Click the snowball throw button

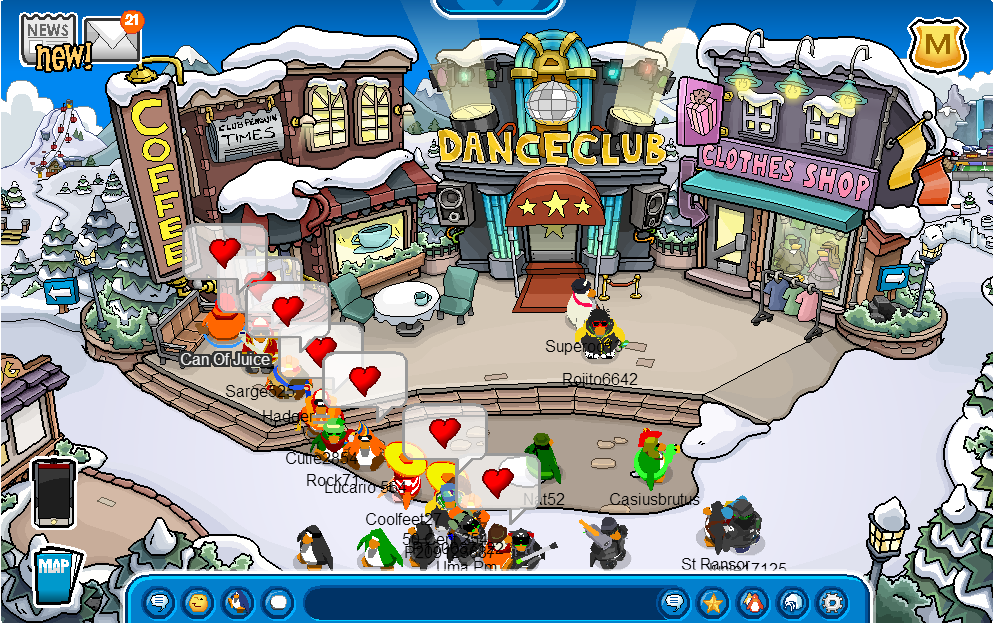click(x=277, y=602)
